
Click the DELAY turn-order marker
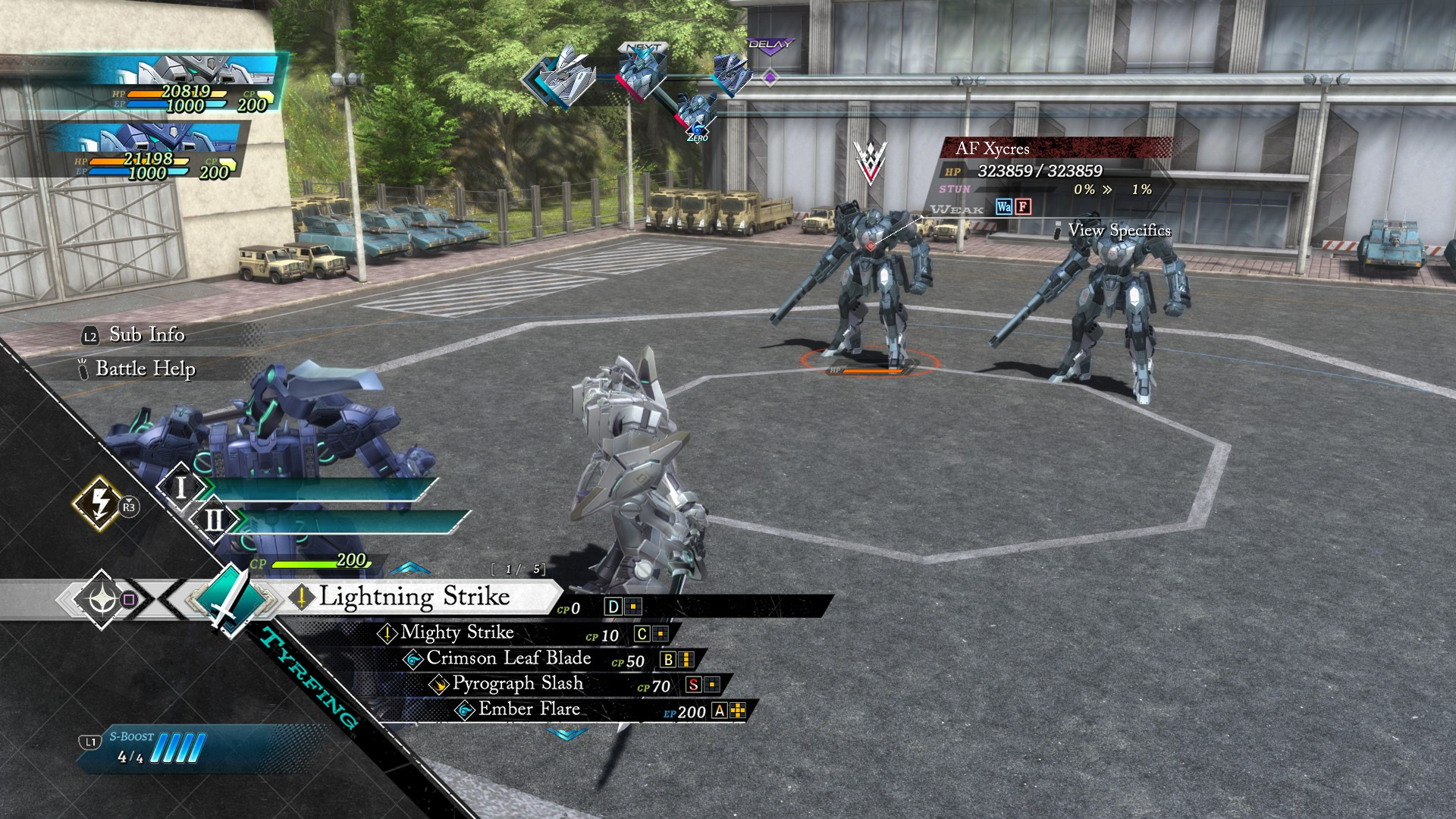coord(770,45)
